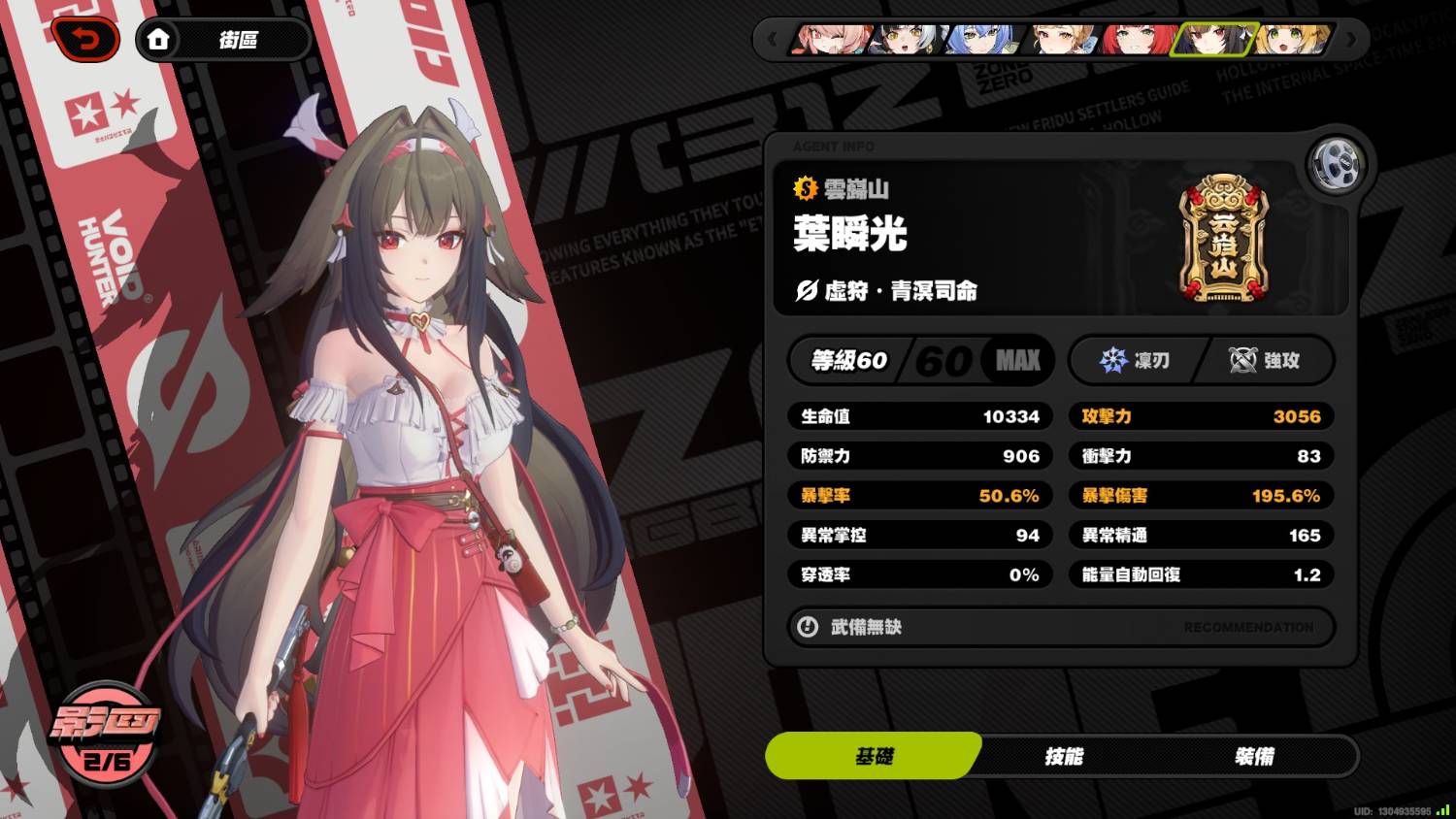Show the 強攻 specialty details
This screenshot has height=819, width=1456.
1265,361
